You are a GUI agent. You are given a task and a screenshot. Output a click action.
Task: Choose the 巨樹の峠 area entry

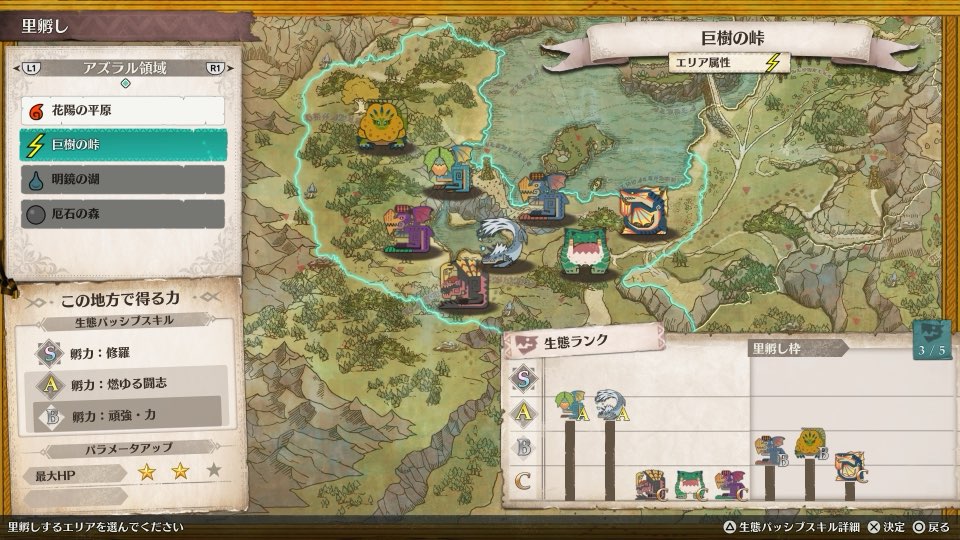(122, 146)
